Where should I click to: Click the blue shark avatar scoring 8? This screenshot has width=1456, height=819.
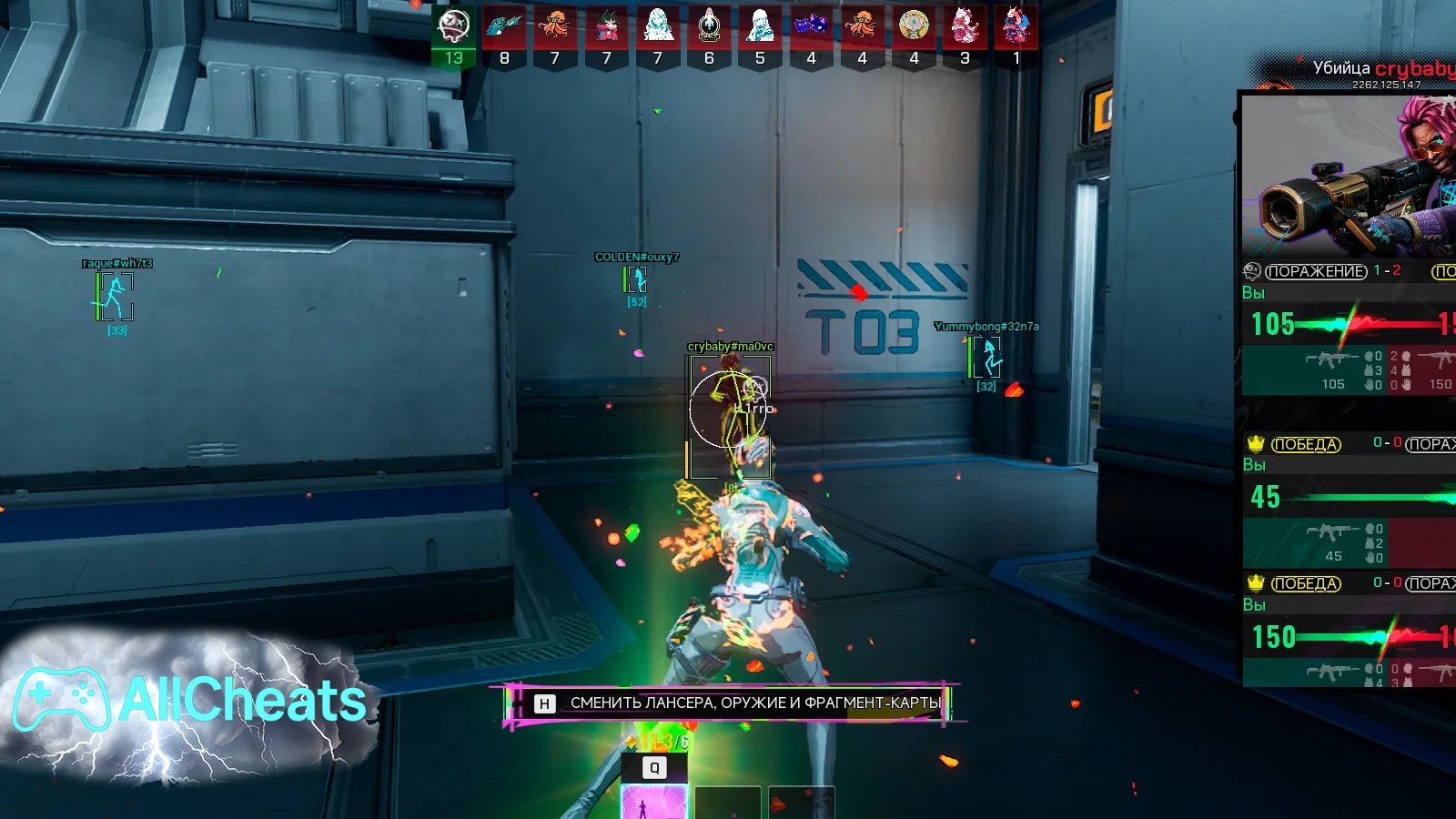point(504,26)
